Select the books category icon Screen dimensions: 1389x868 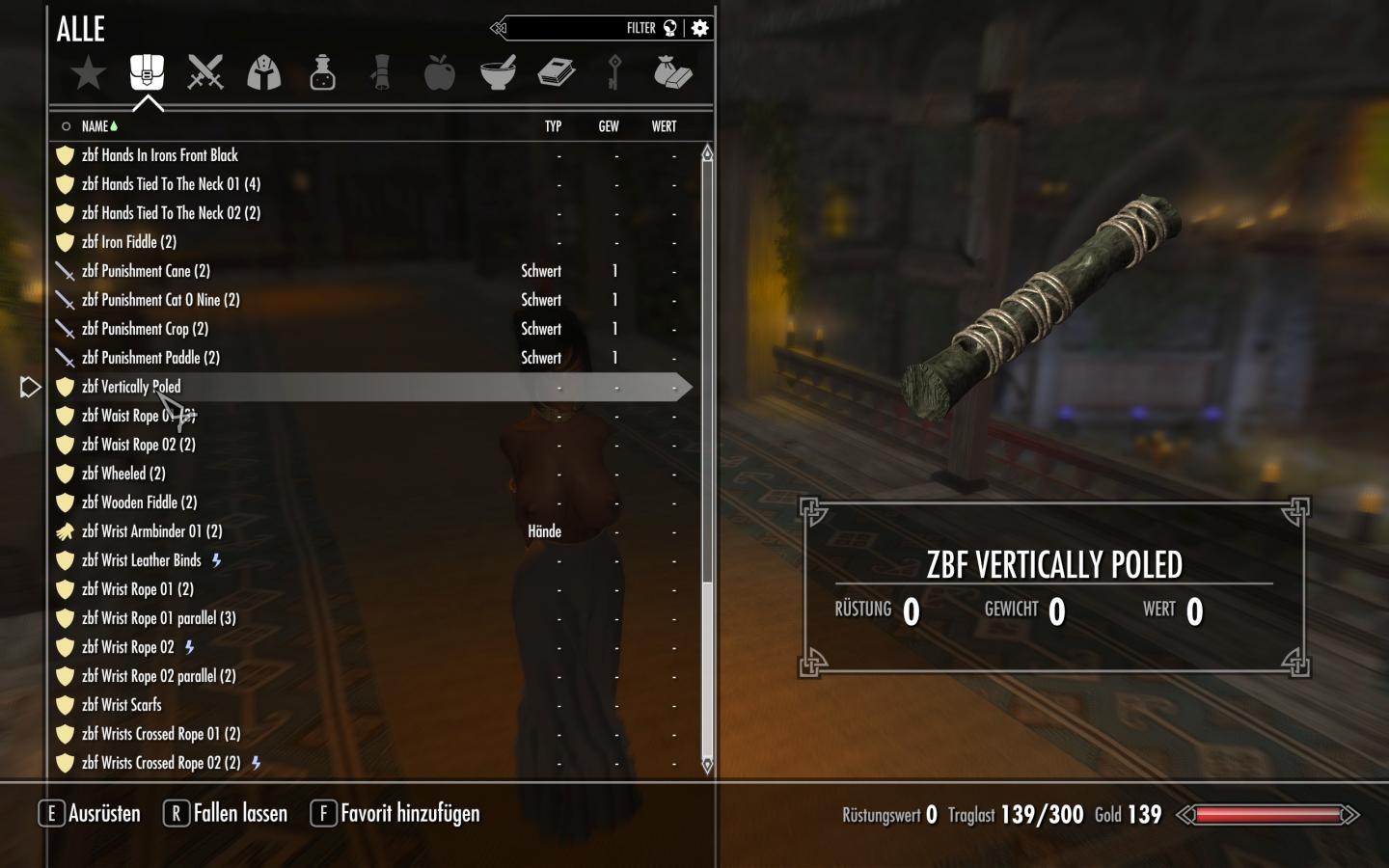(x=558, y=71)
